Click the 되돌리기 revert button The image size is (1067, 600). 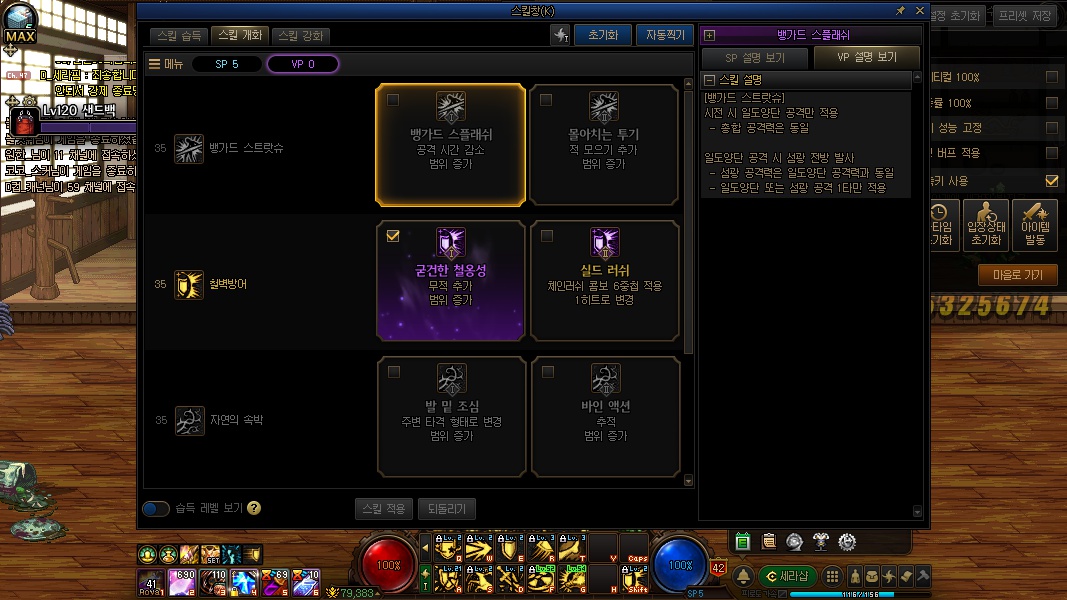446,509
